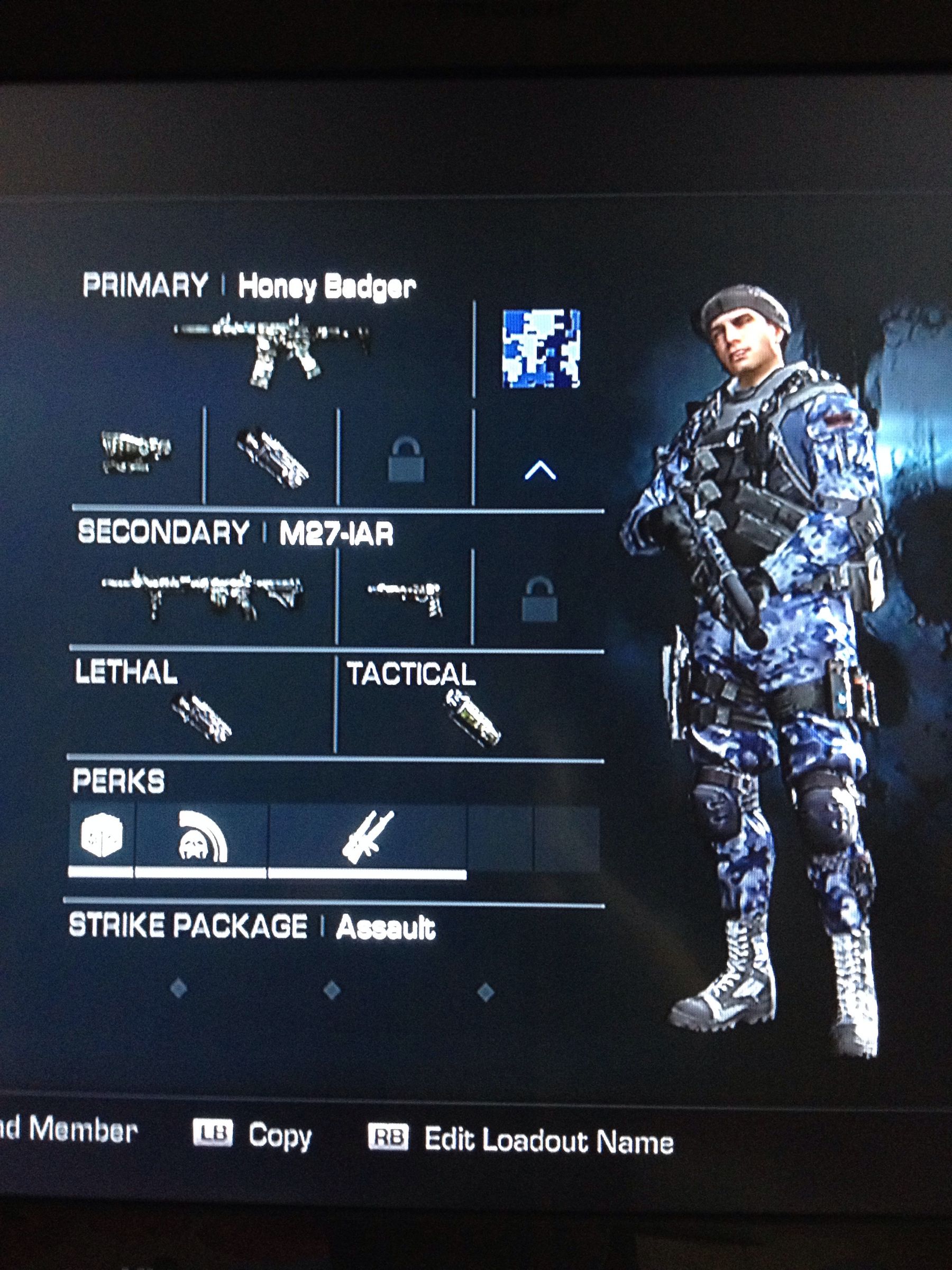
Task: Collapse the primary weapon panel via chevron
Action: (x=539, y=471)
